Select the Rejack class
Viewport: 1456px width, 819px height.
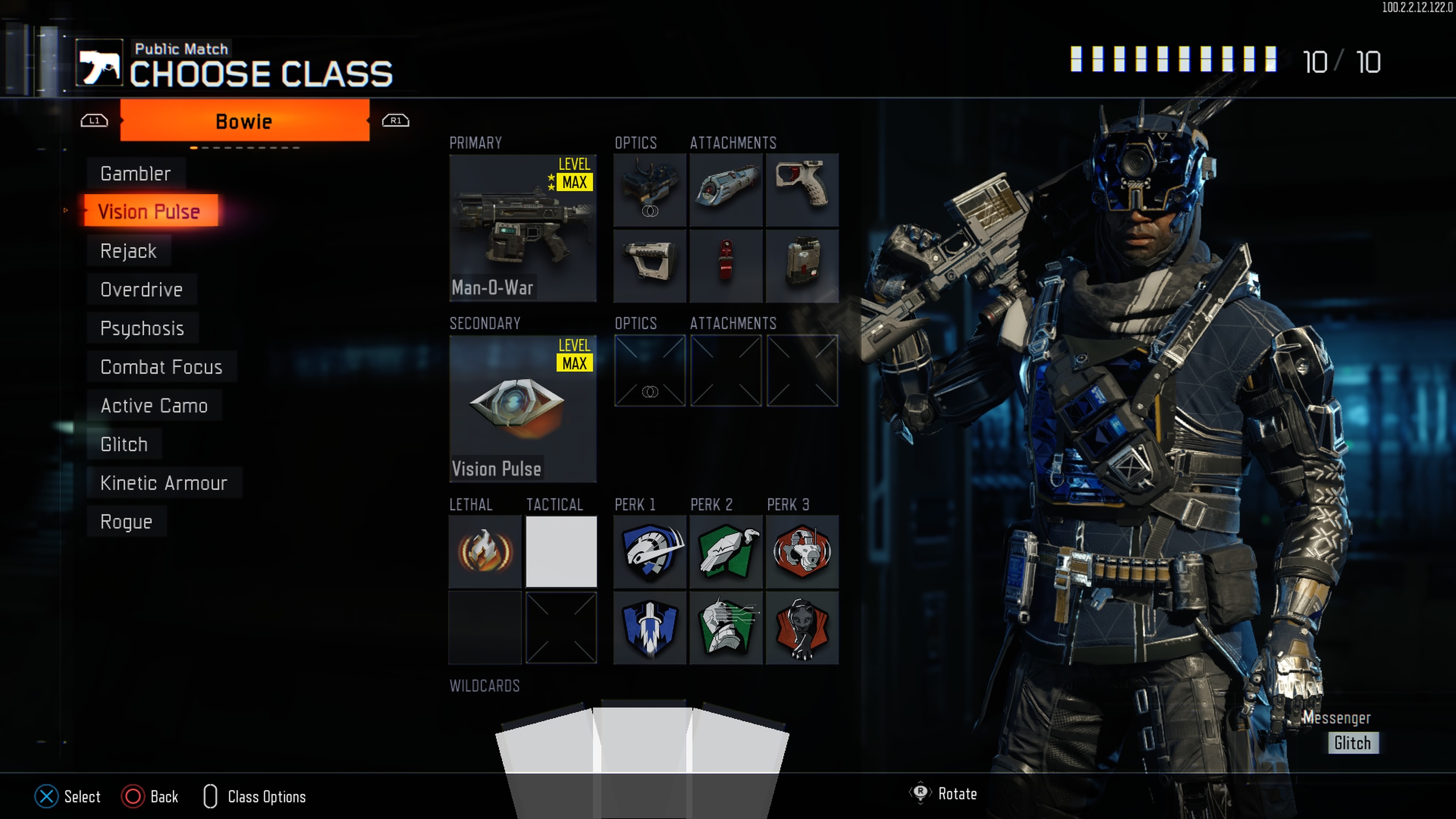tap(128, 250)
